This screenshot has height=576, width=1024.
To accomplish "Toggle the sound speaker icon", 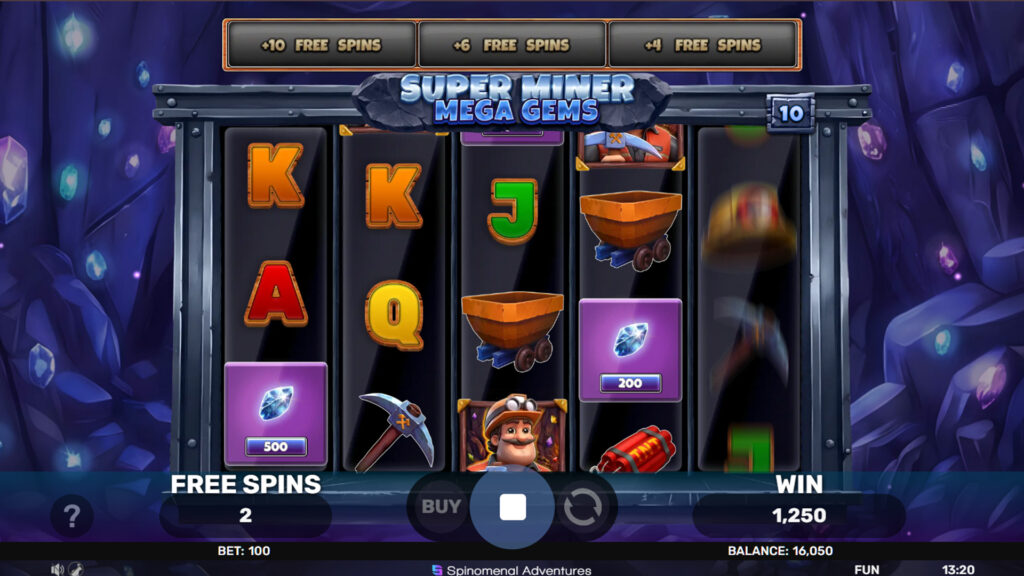I will pos(58,569).
